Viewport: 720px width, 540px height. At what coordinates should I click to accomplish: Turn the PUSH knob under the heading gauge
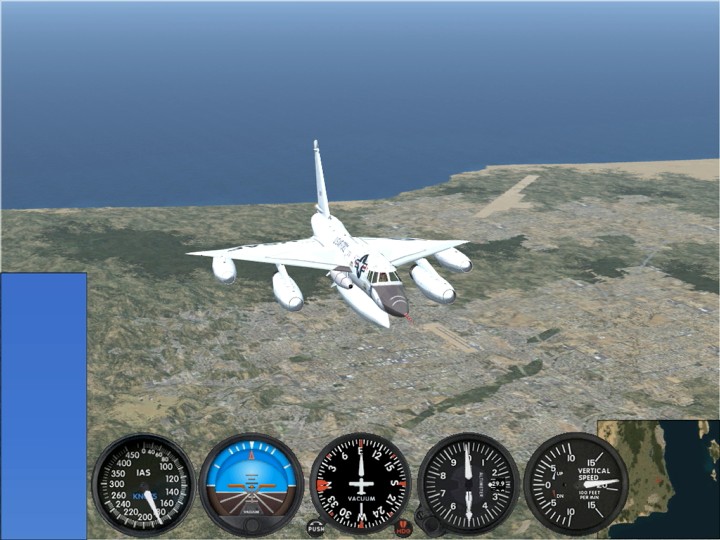(x=316, y=527)
